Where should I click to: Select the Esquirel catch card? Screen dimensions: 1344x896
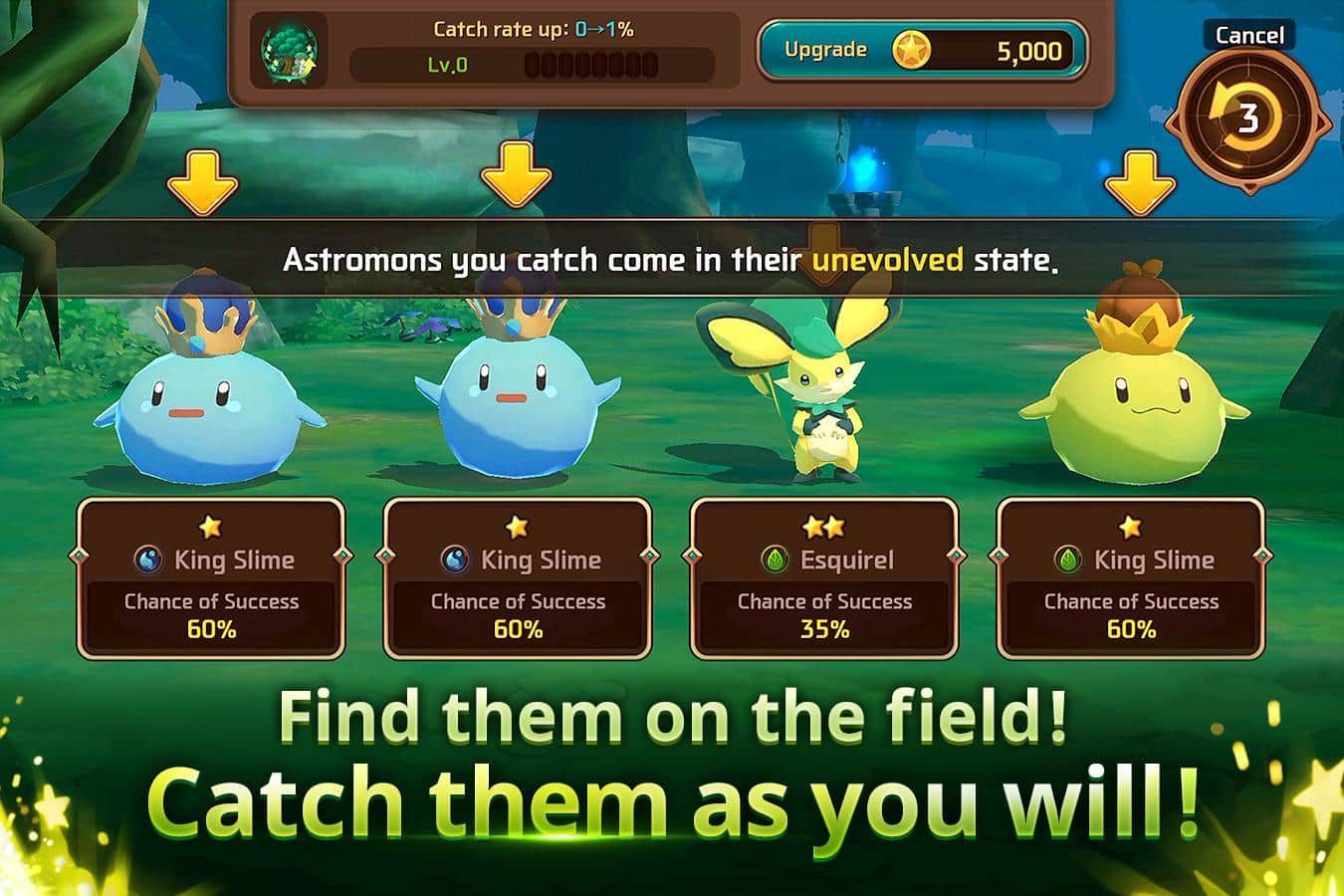coord(824,579)
